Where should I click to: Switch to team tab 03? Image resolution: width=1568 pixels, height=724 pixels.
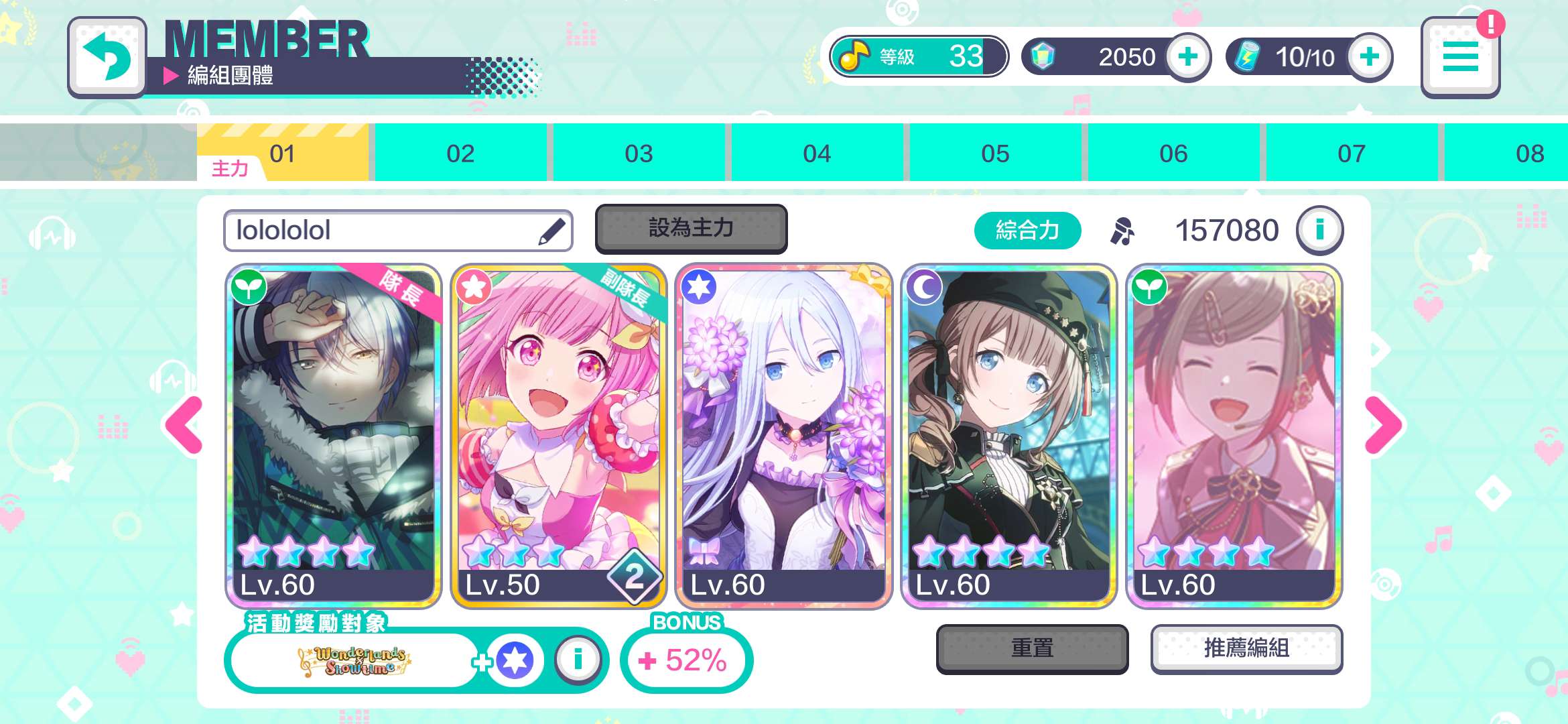click(639, 154)
